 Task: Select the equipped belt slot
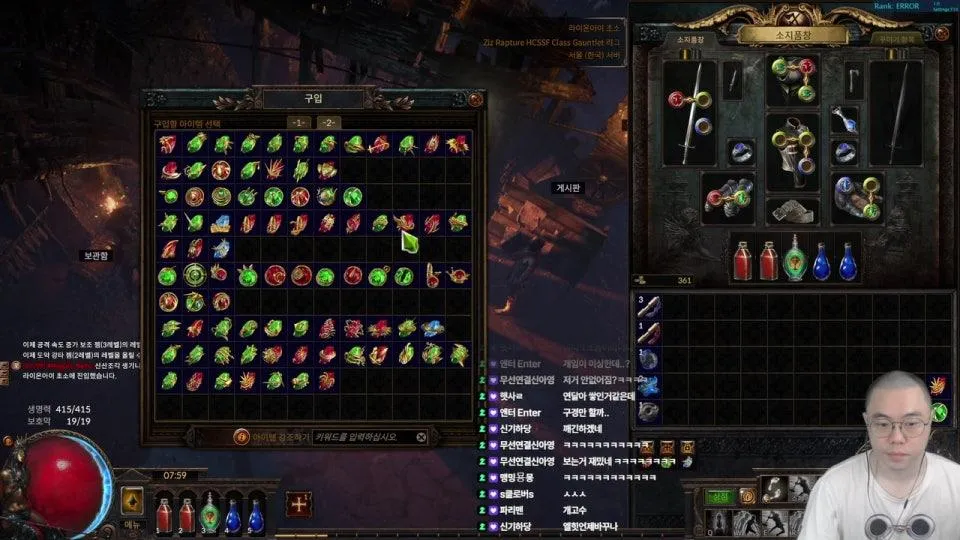pyautogui.click(x=792, y=211)
